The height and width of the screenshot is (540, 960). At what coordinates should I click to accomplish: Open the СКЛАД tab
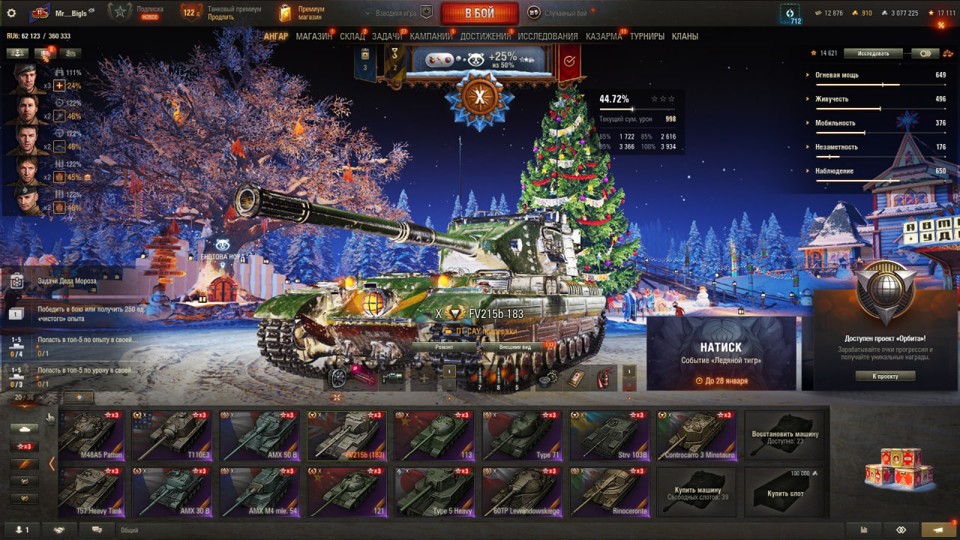[x=352, y=37]
